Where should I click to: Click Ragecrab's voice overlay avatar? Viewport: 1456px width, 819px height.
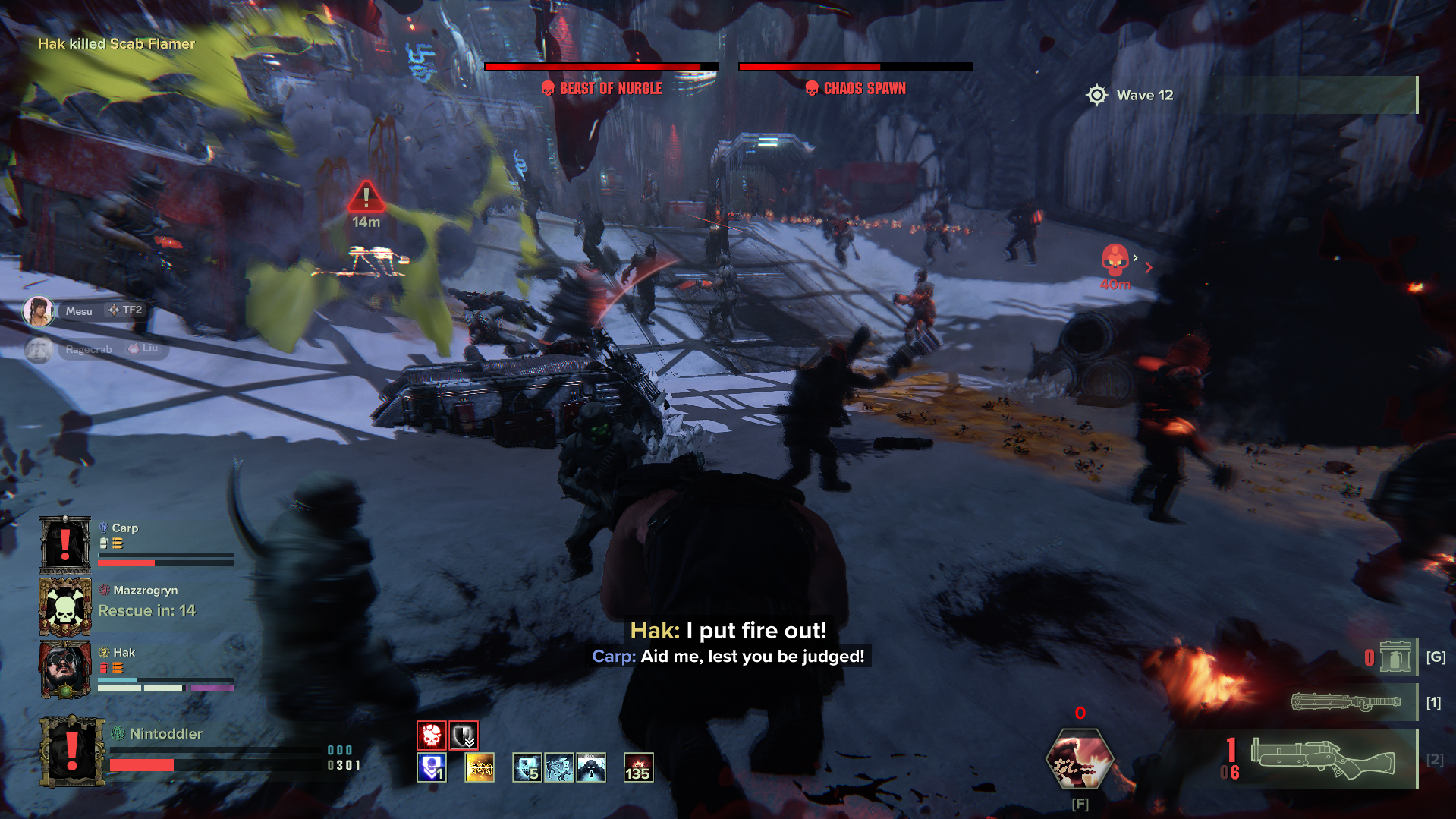coord(38,349)
